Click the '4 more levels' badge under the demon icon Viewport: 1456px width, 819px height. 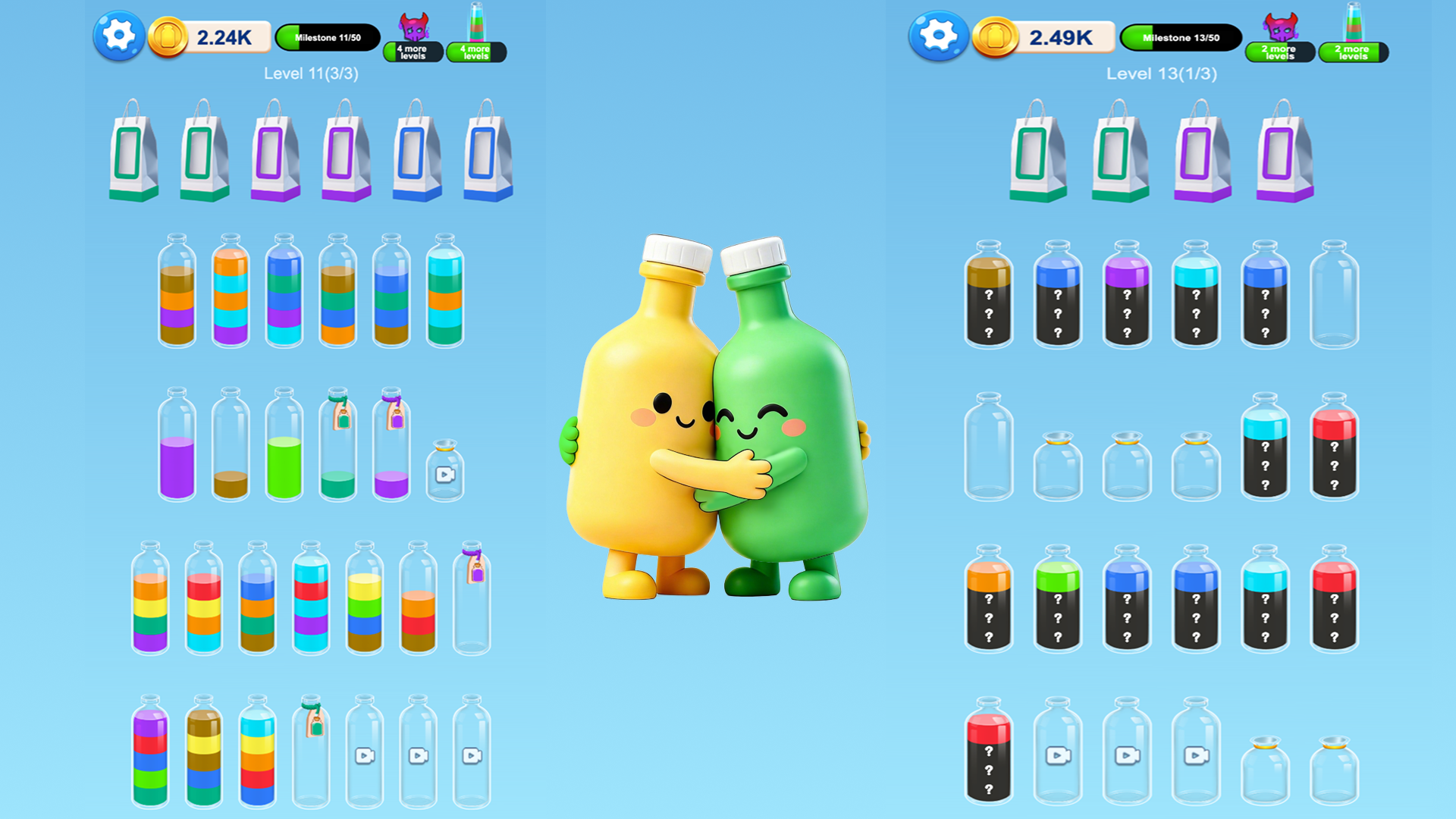416,52
